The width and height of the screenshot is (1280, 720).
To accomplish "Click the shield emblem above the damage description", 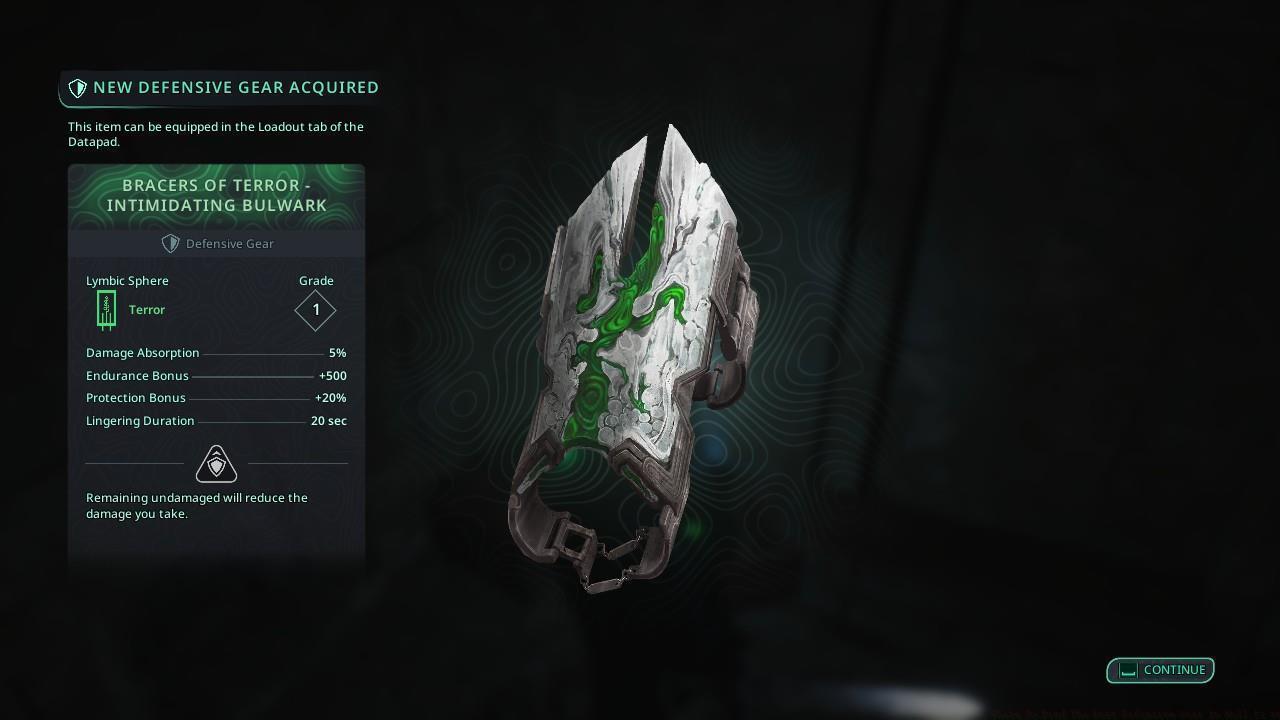I will click(x=216, y=463).
